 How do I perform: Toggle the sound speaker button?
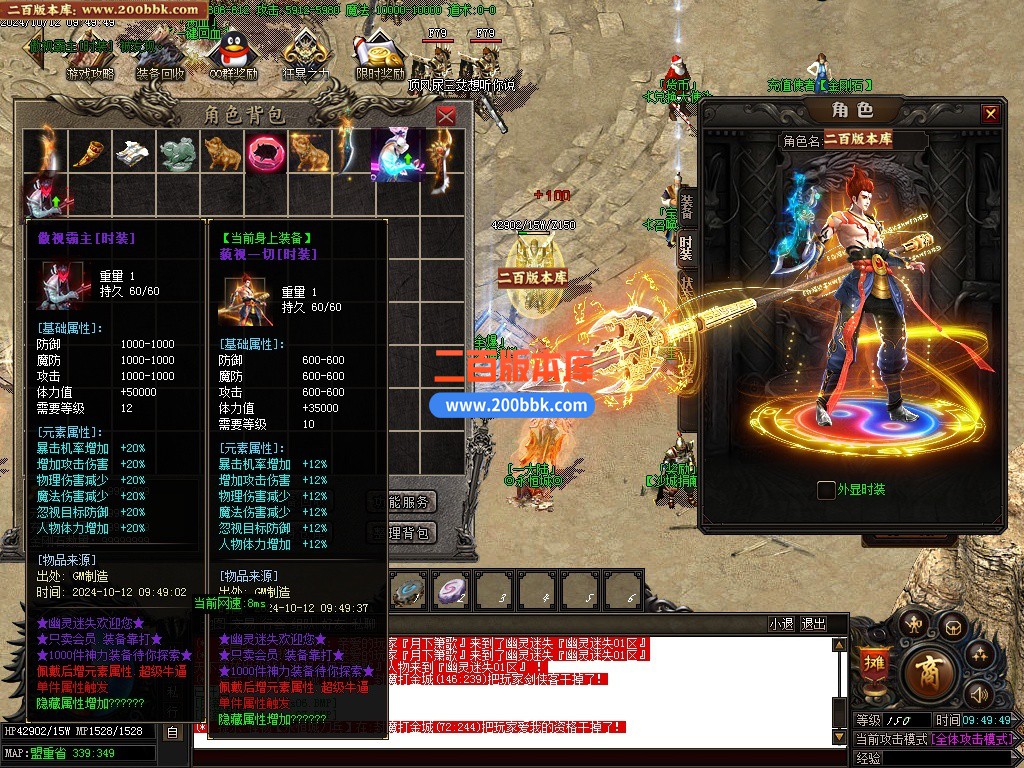point(977,693)
